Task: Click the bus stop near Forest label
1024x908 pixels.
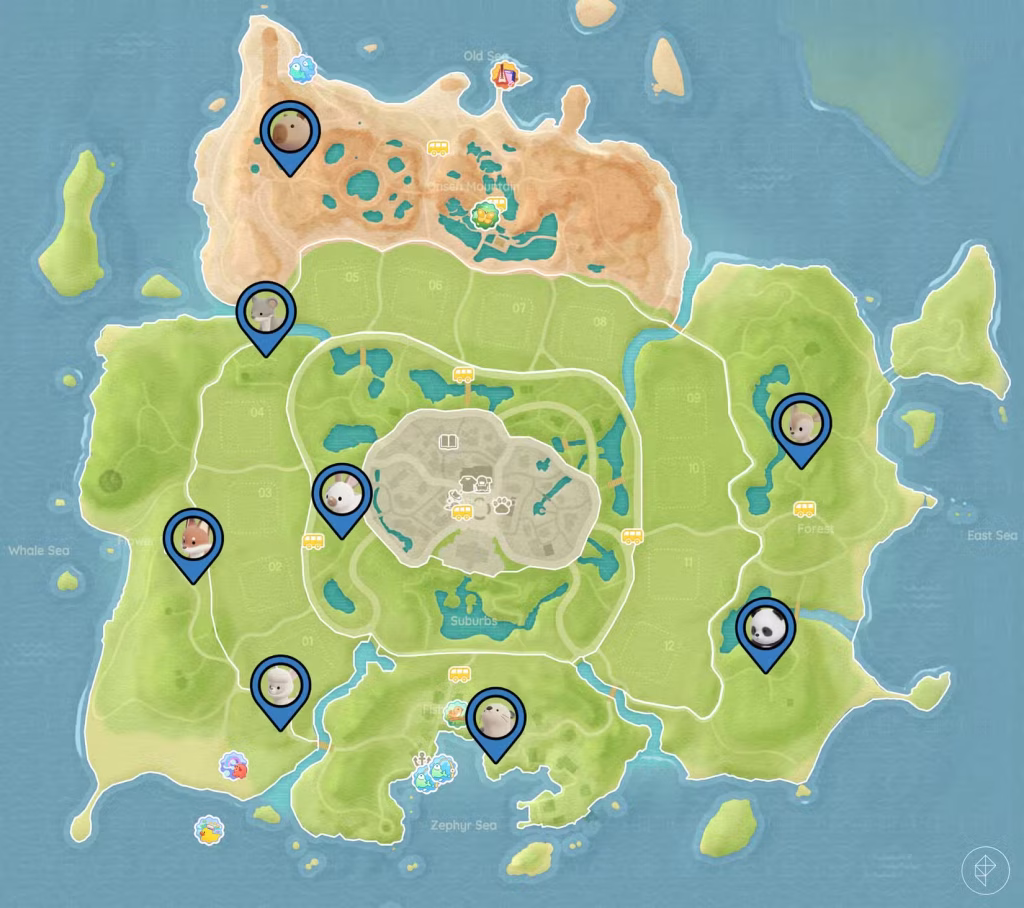Action: (x=804, y=508)
